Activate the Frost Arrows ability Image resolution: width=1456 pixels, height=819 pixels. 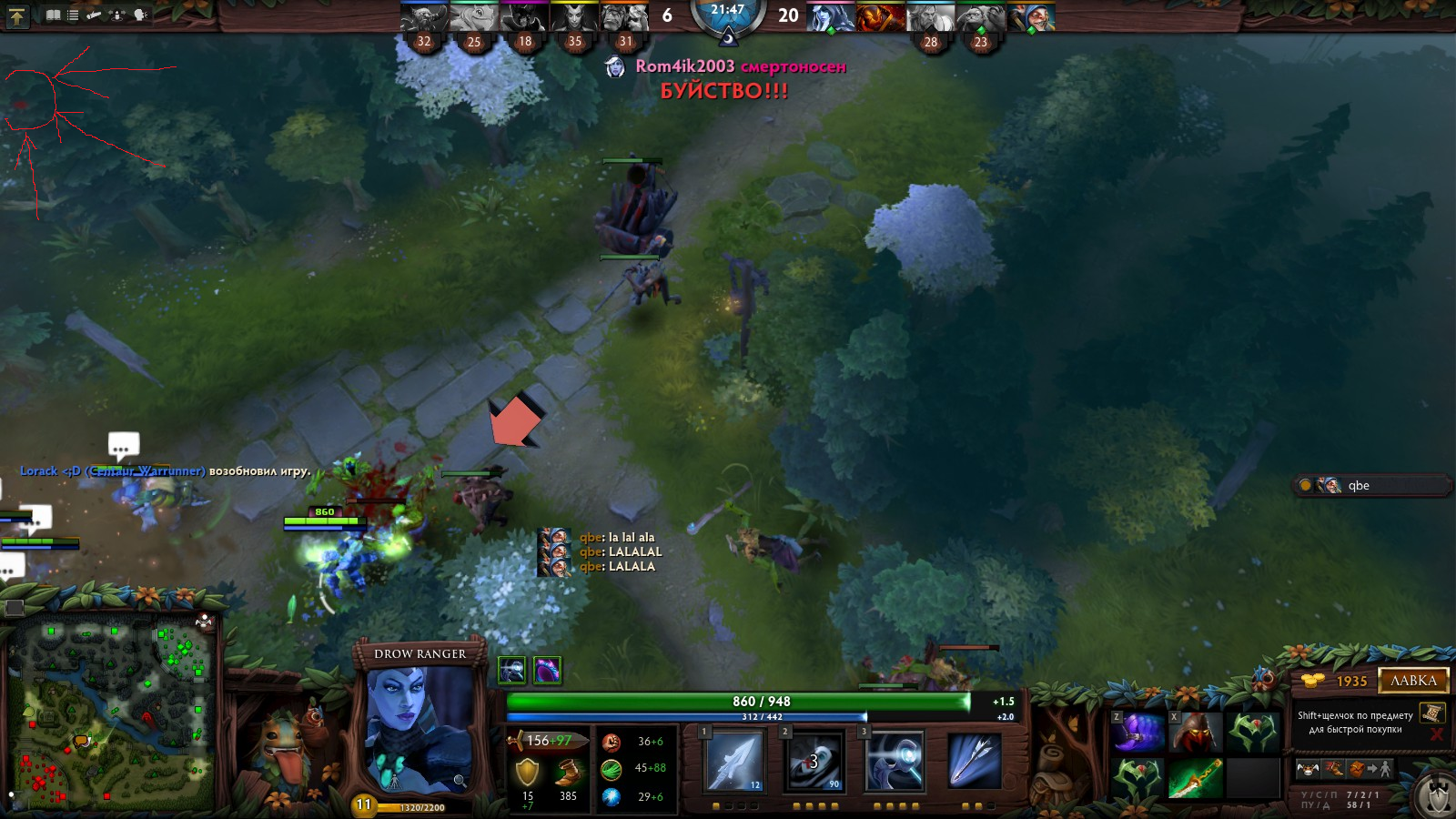(734, 761)
